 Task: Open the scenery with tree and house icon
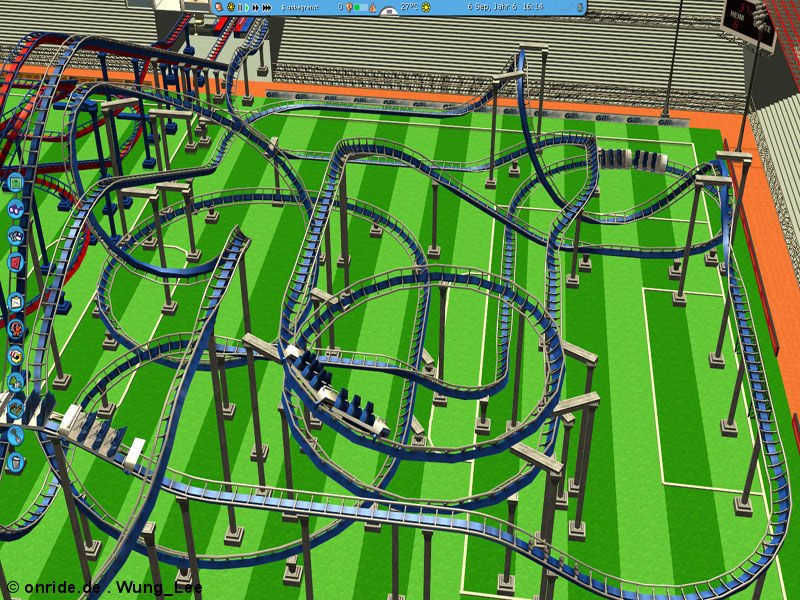pyautogui.click(x=15, y=381)
